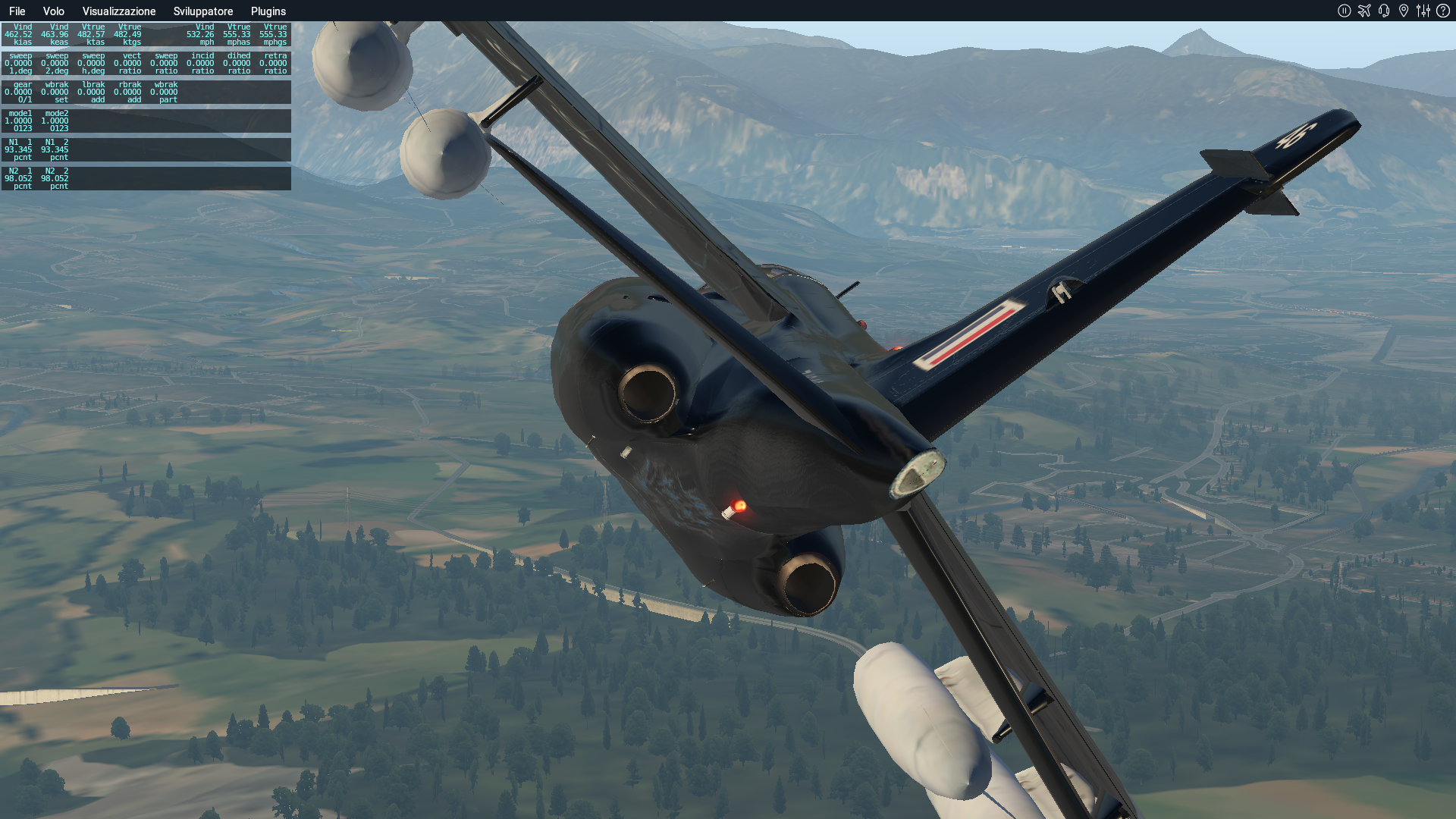Open the Plugins menu
Image resolution: width=1456 pixels, height=819 pixels.
point(268,11)
